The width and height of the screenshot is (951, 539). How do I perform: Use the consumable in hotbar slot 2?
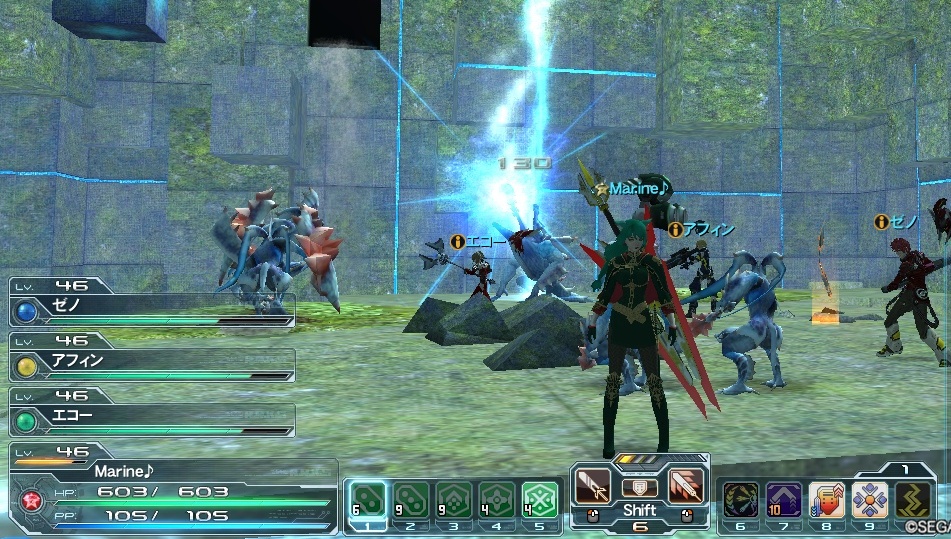click(x=409, y=498)
